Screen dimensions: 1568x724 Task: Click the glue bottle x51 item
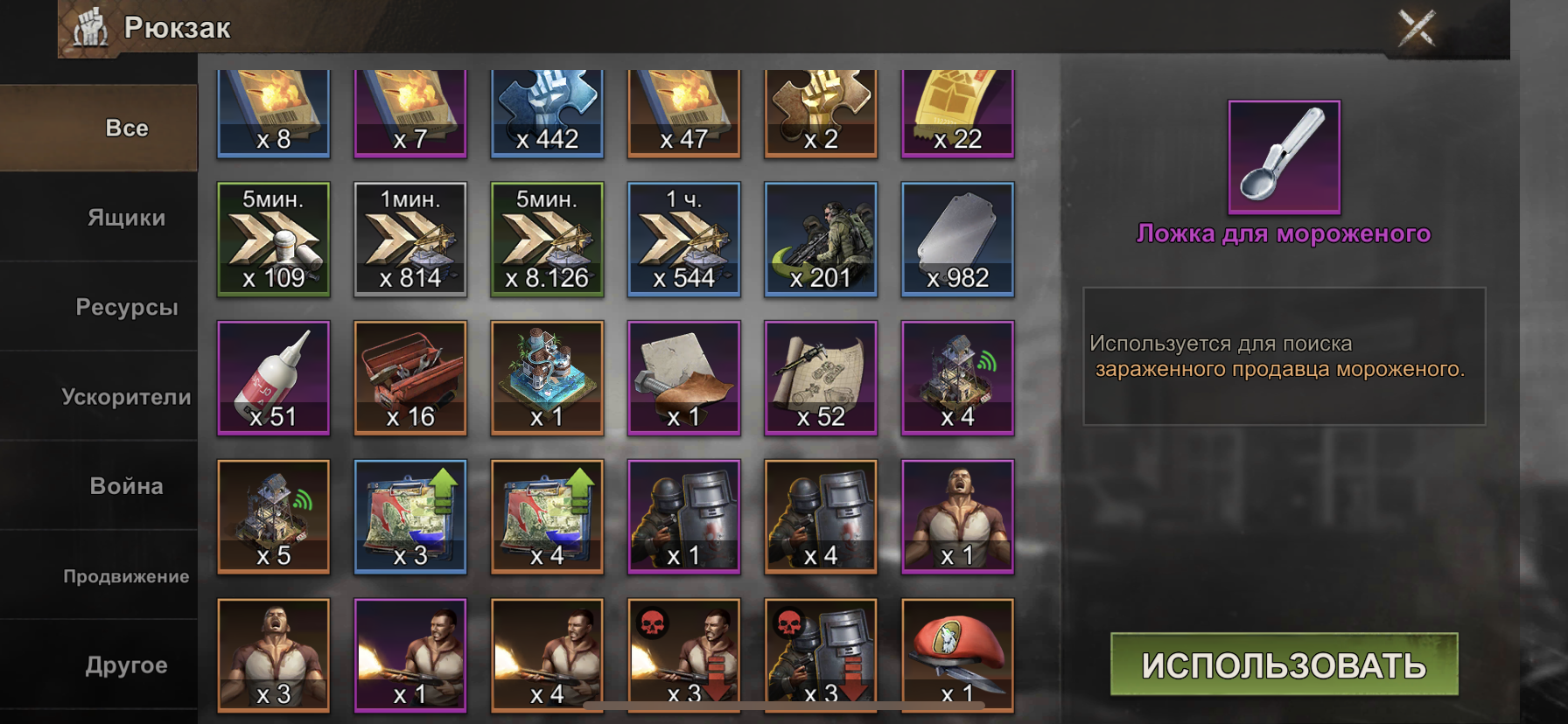pyautogui.click(x=274, y=378)
